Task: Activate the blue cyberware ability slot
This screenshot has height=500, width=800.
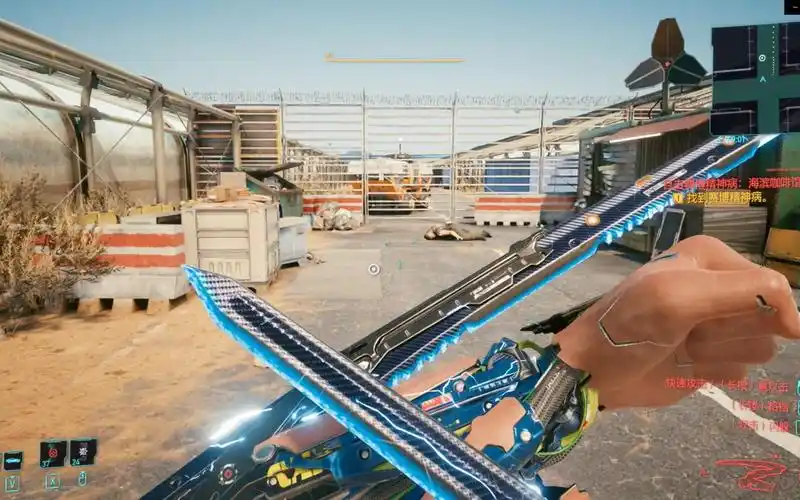Action: (x=13, y=461)
